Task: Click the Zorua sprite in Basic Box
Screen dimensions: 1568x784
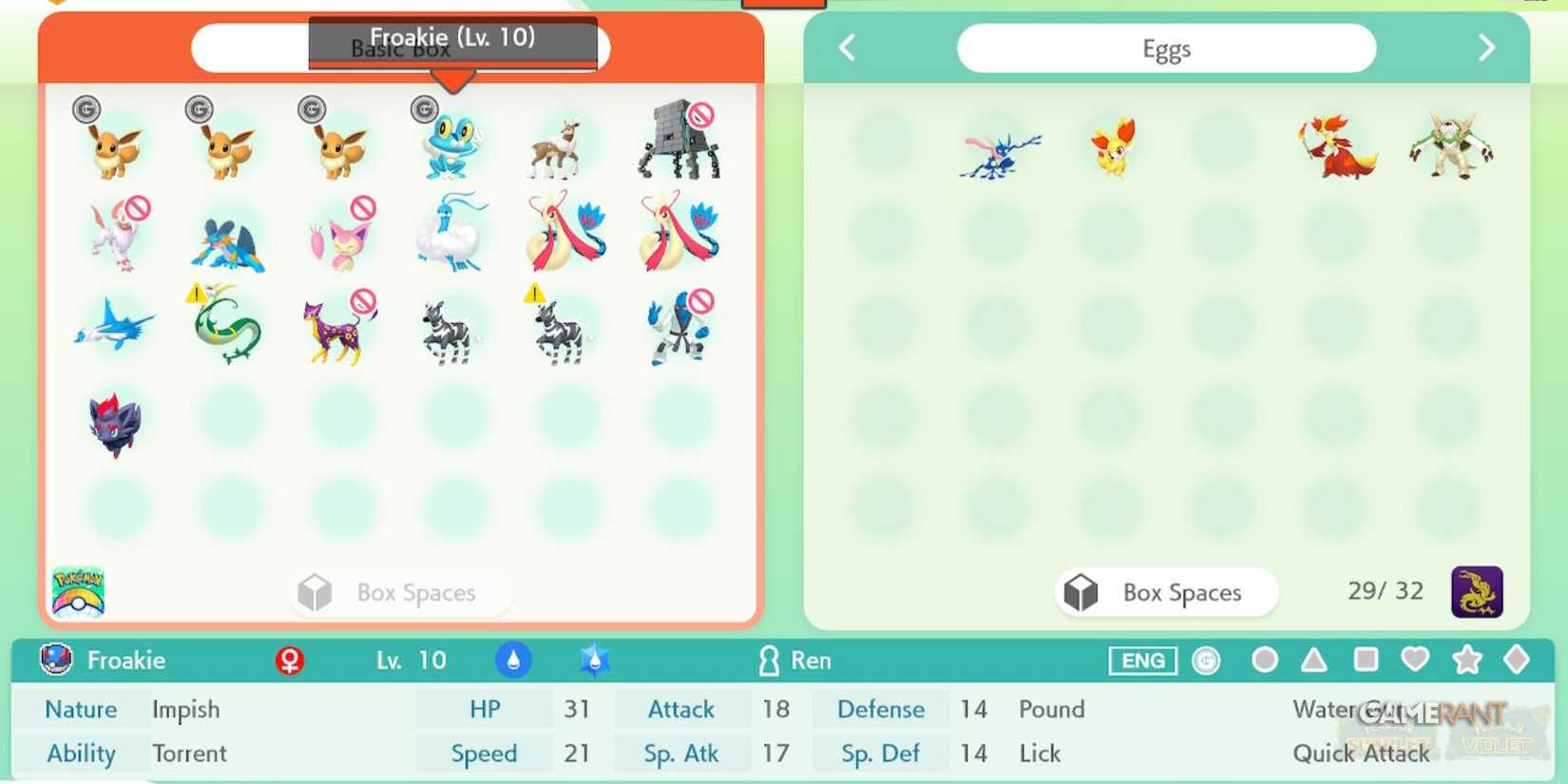Action: point(114,423)
